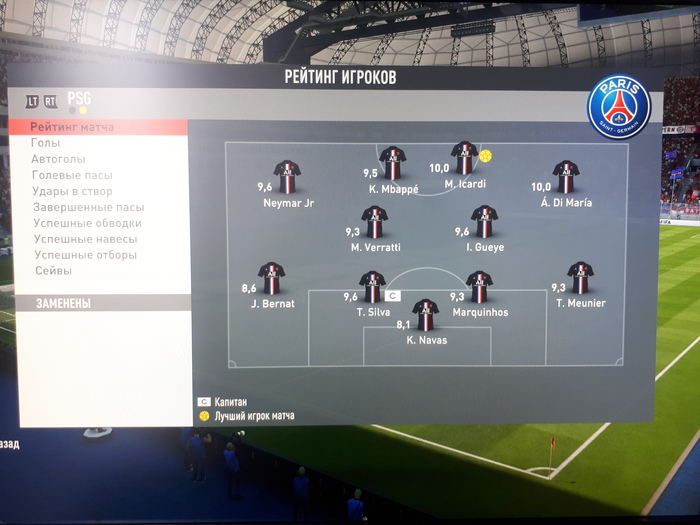This screenshot has height=525, width=700.
Task: Choose Á. Di María on the formation
Action: click(566, 176)
